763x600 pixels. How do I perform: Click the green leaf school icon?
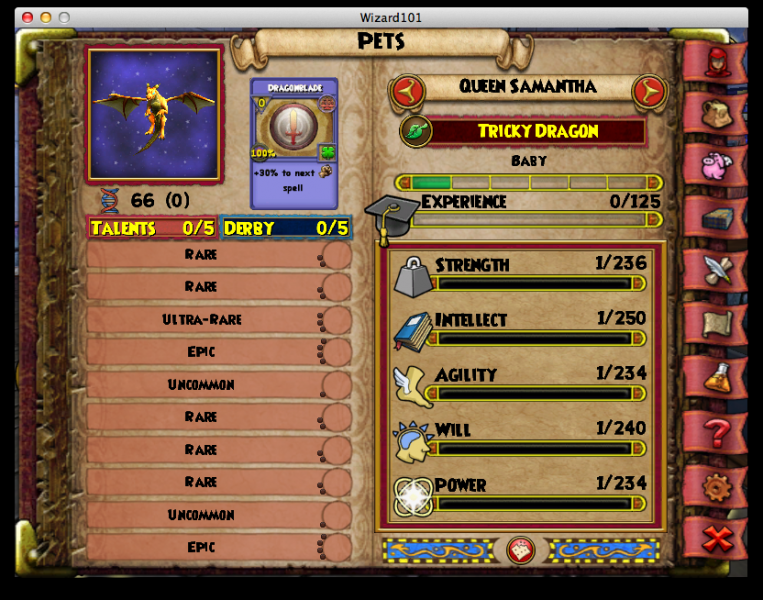414,131
